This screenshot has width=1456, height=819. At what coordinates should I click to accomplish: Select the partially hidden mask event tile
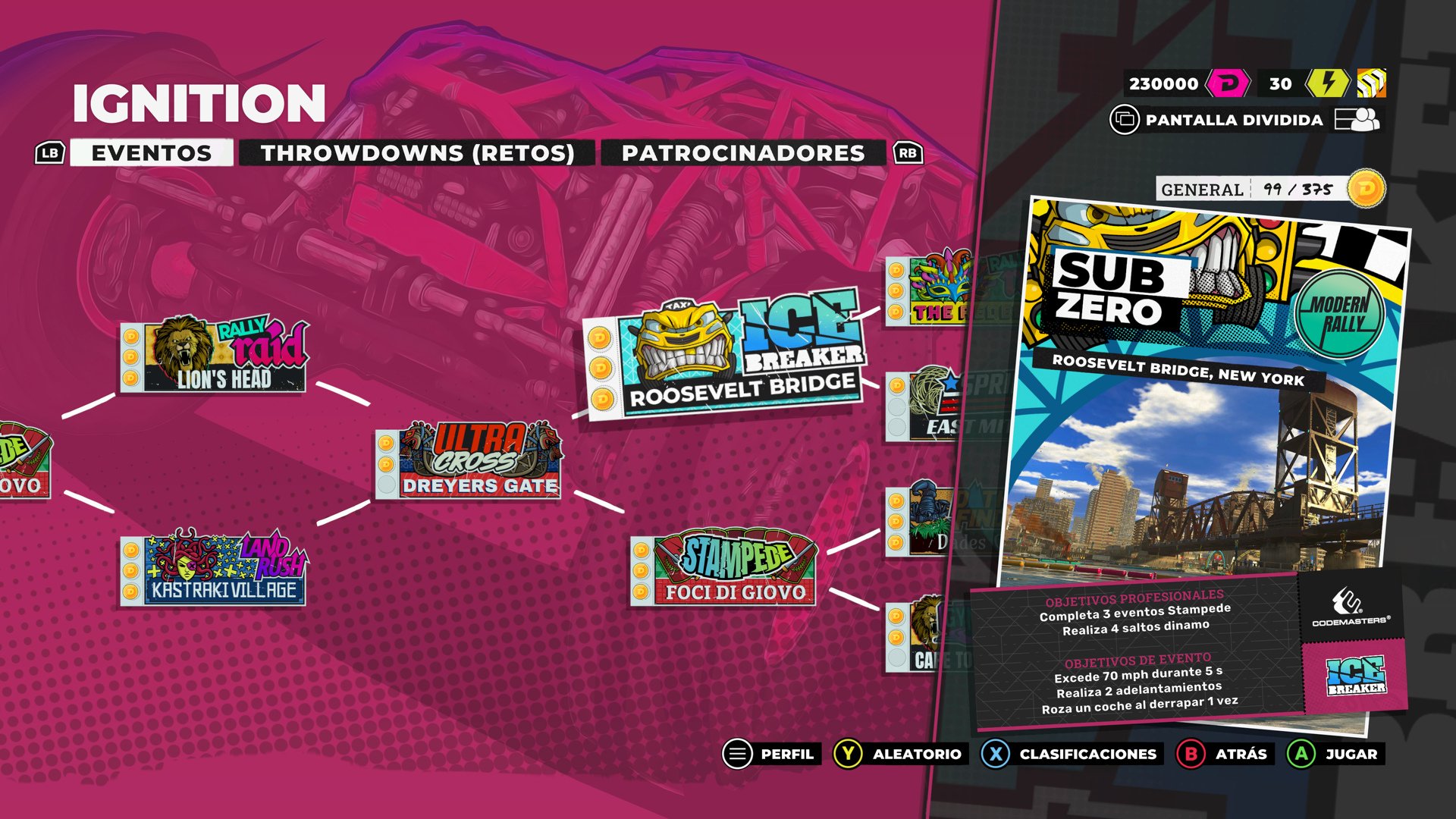tap(928, 292)
